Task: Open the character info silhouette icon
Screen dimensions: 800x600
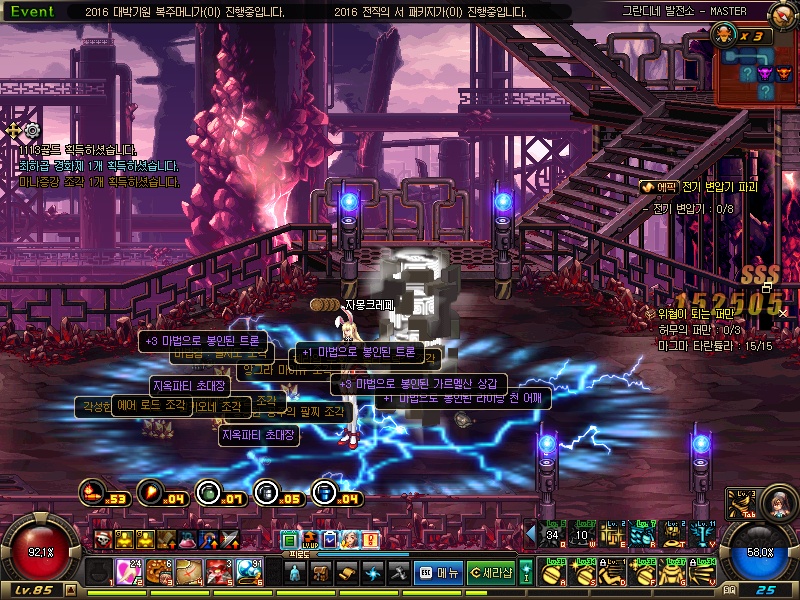Action: click(x=294, y=573)
